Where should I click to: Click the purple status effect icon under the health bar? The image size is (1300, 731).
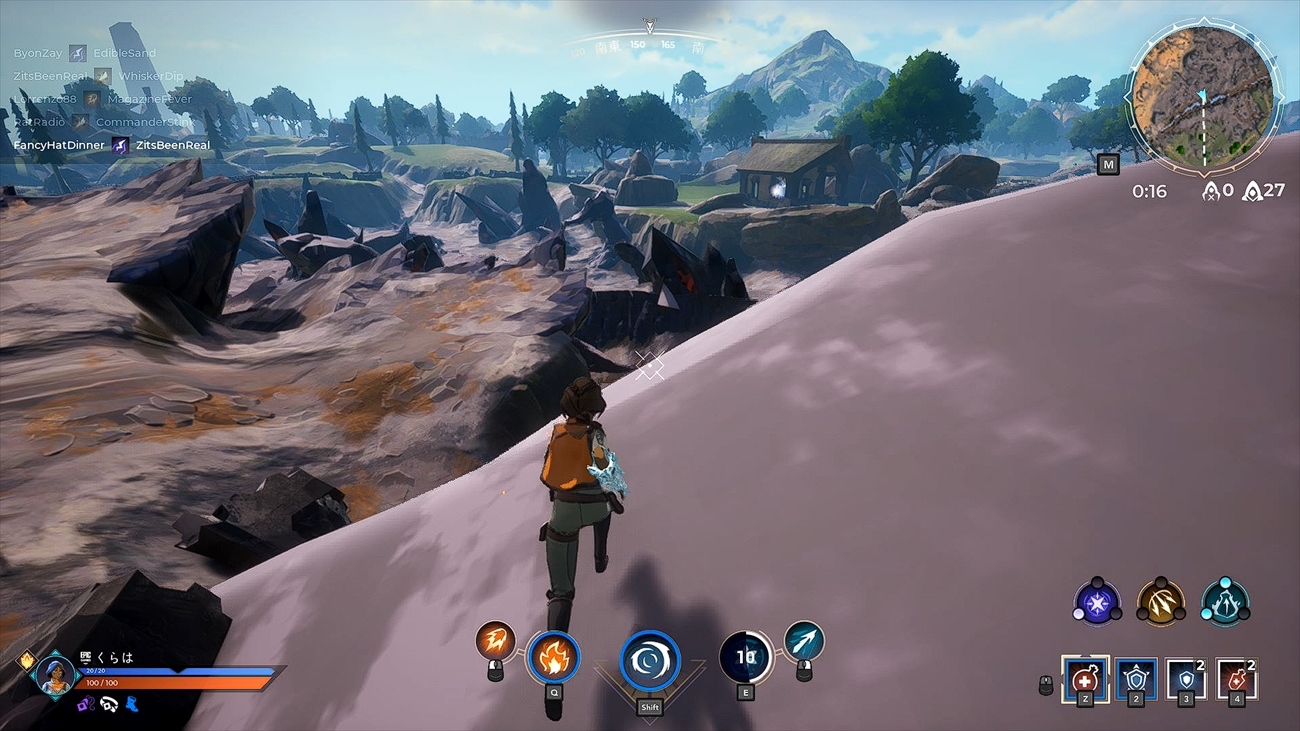tap(88, 704)
